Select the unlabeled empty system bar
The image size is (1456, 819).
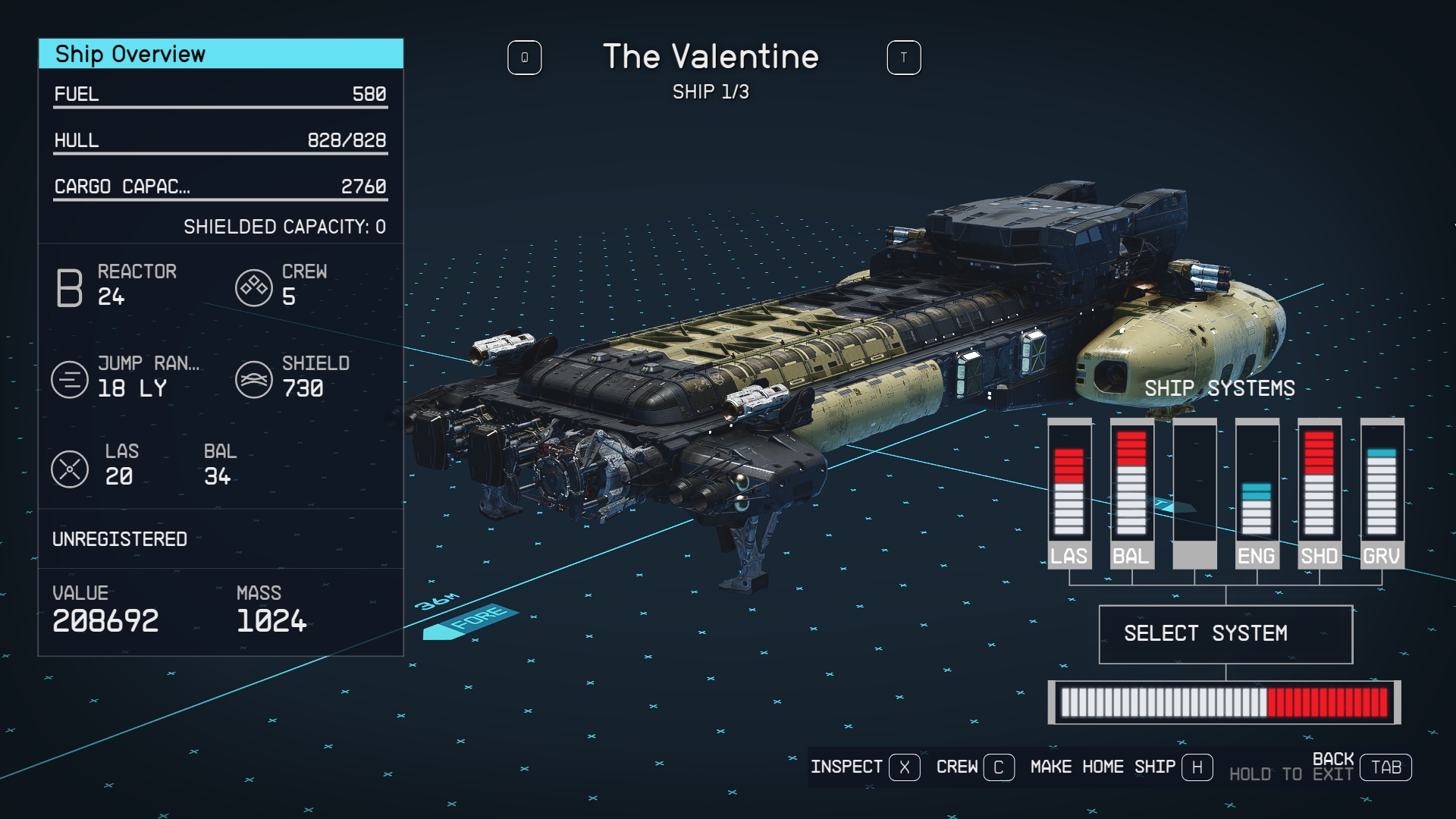point(1194,493)
